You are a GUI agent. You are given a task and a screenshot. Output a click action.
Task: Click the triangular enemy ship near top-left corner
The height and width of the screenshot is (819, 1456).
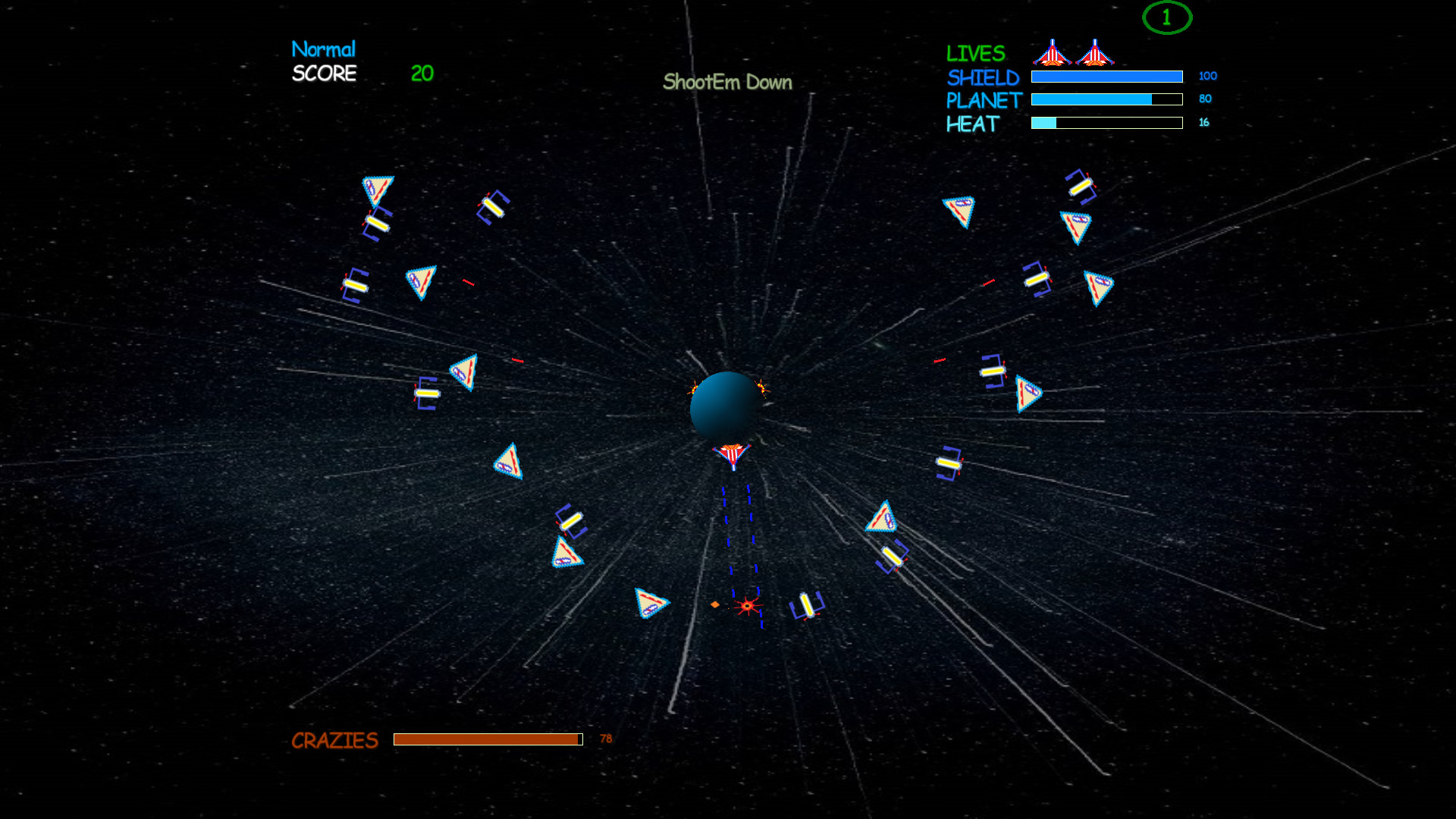coord(377,187)
